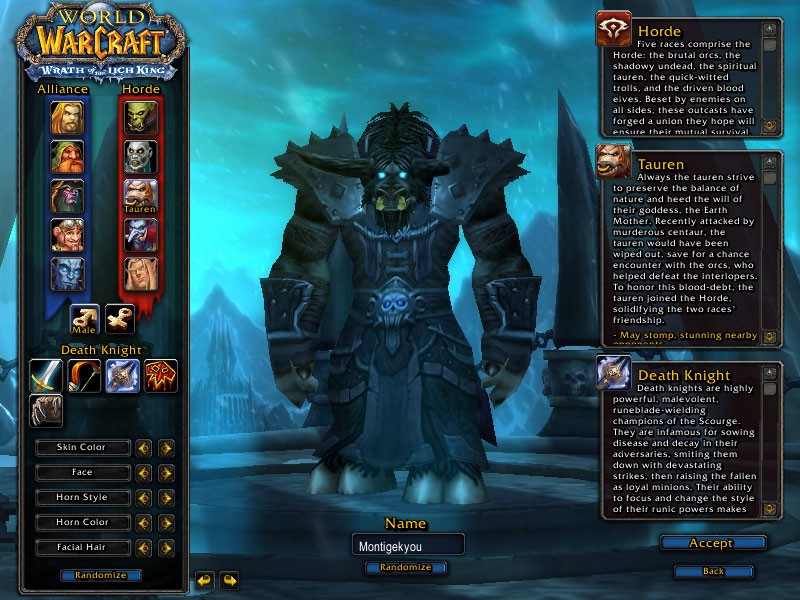
Task: Go back with the Back button
Action: pyautogui.click(x=713, y=571)
